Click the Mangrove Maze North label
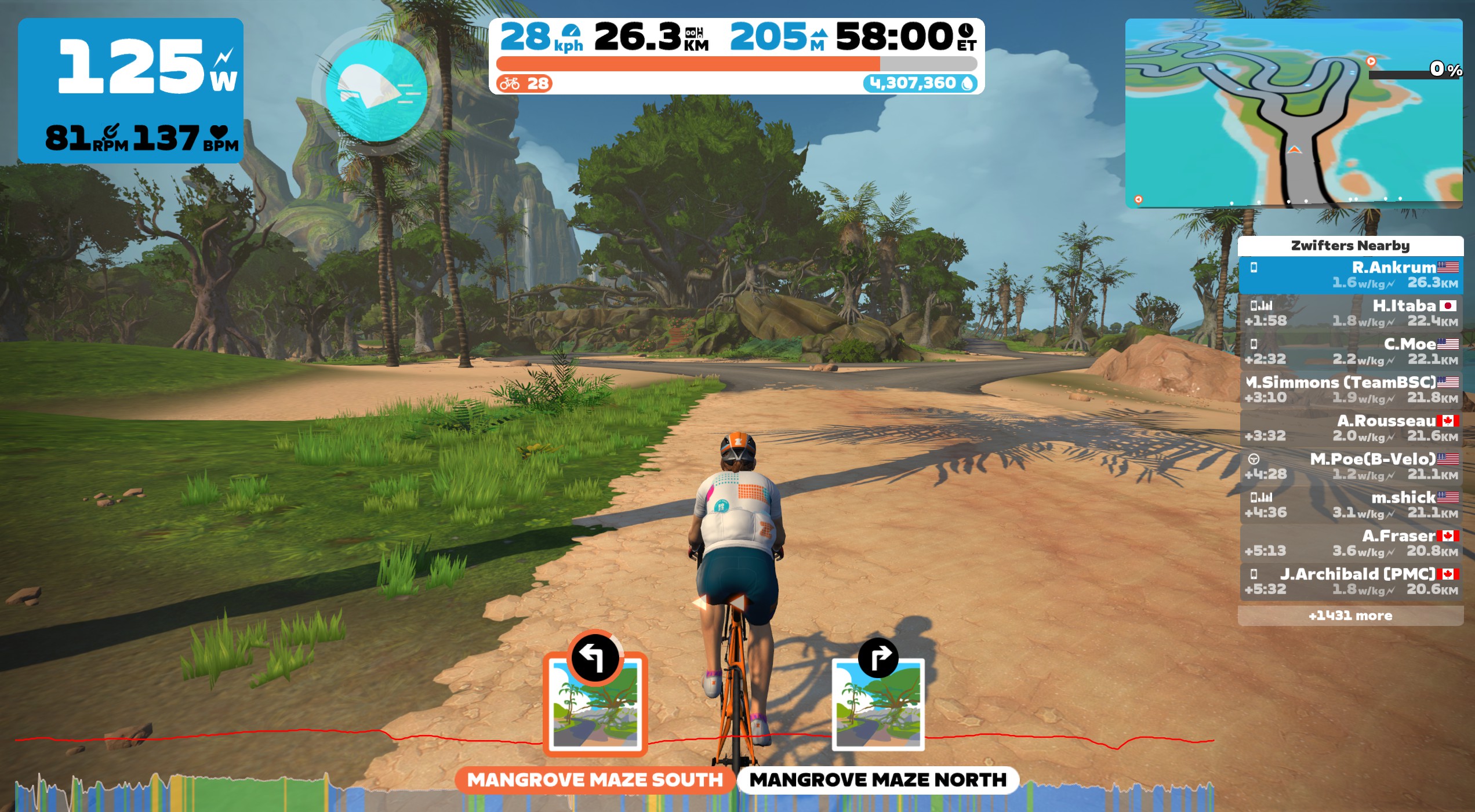1475x812 pixels. [x=878, y=780]
